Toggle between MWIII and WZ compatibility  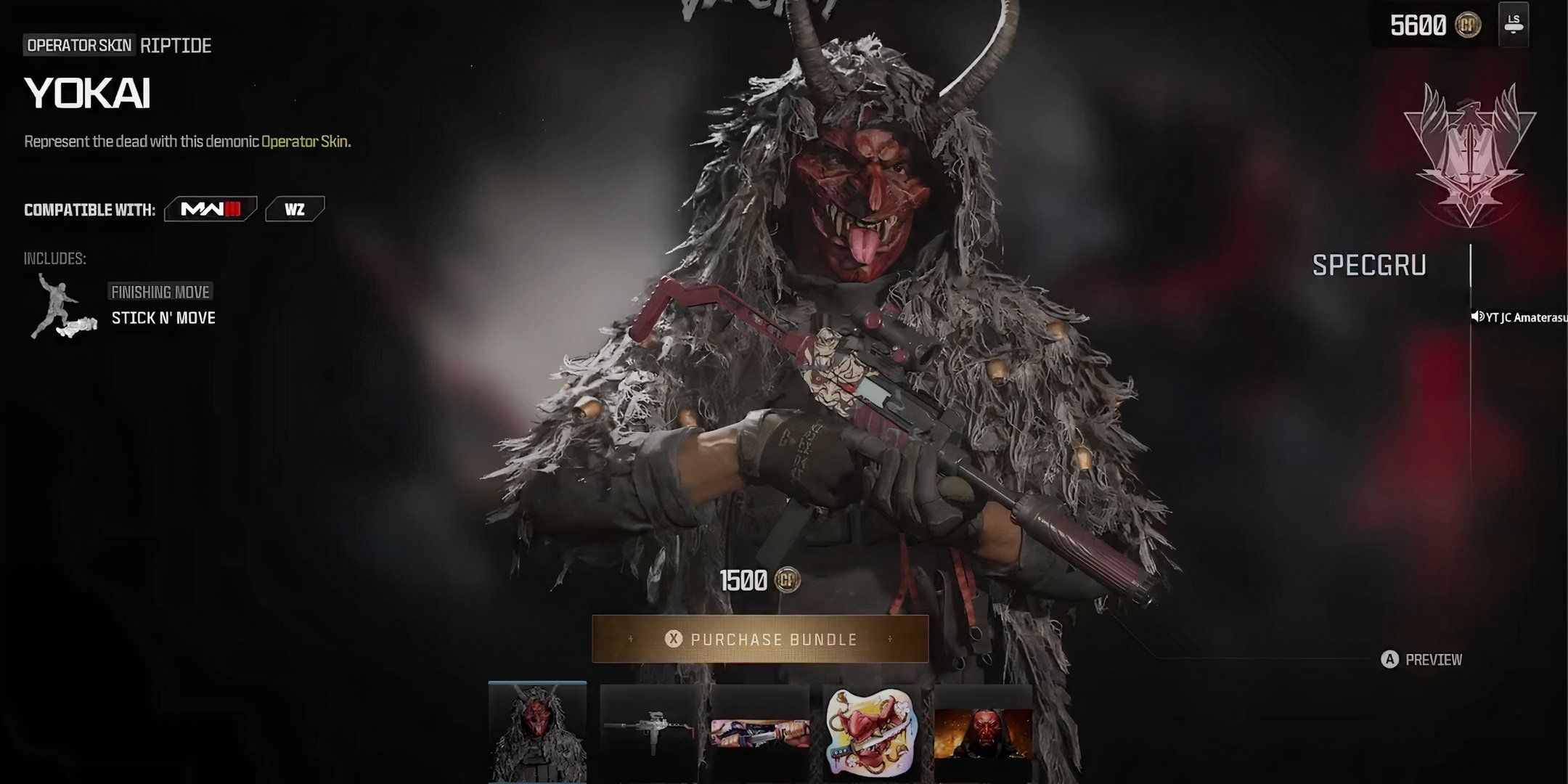[254, 208]
